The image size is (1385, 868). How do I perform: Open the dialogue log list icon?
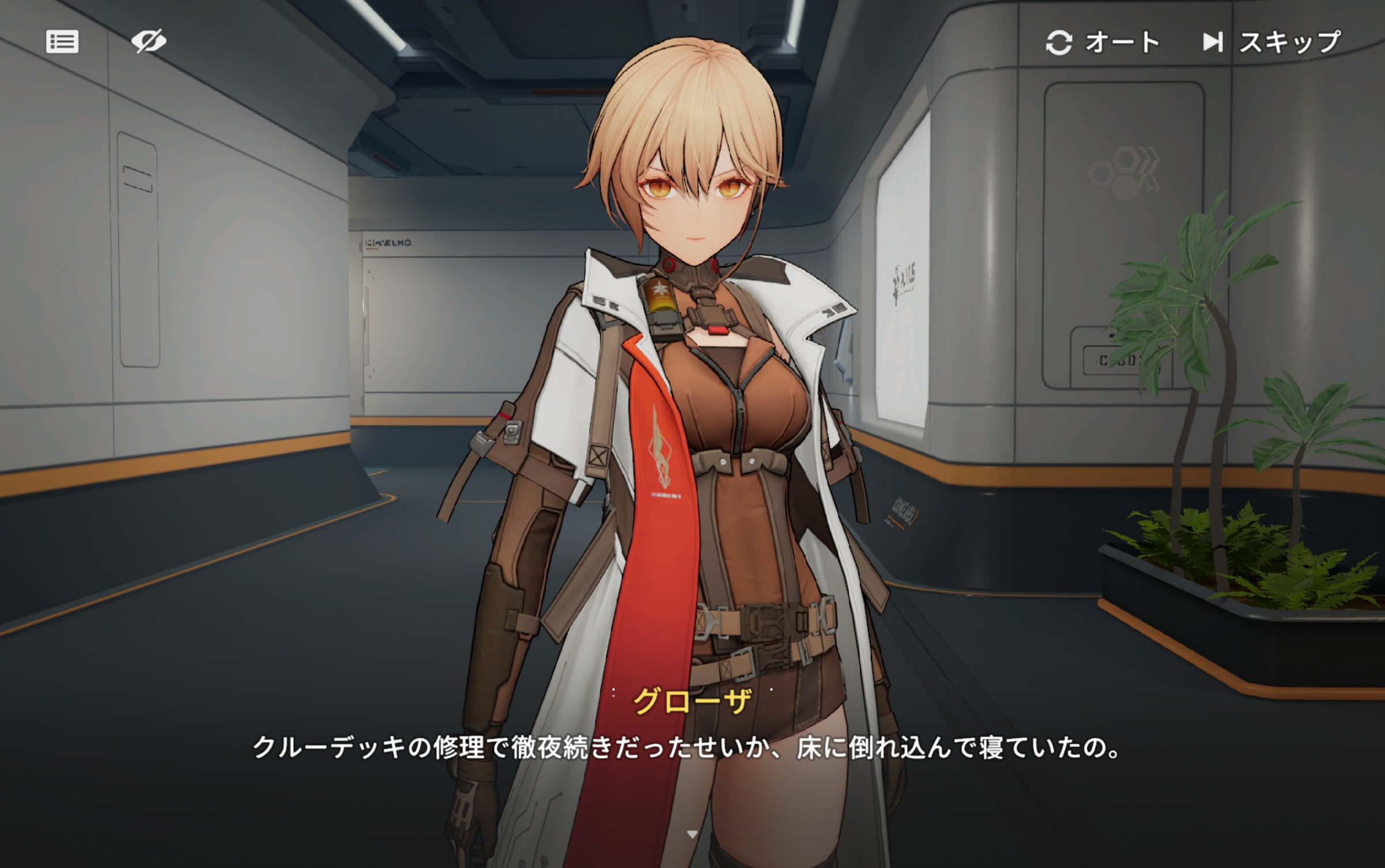pos(62,42)
